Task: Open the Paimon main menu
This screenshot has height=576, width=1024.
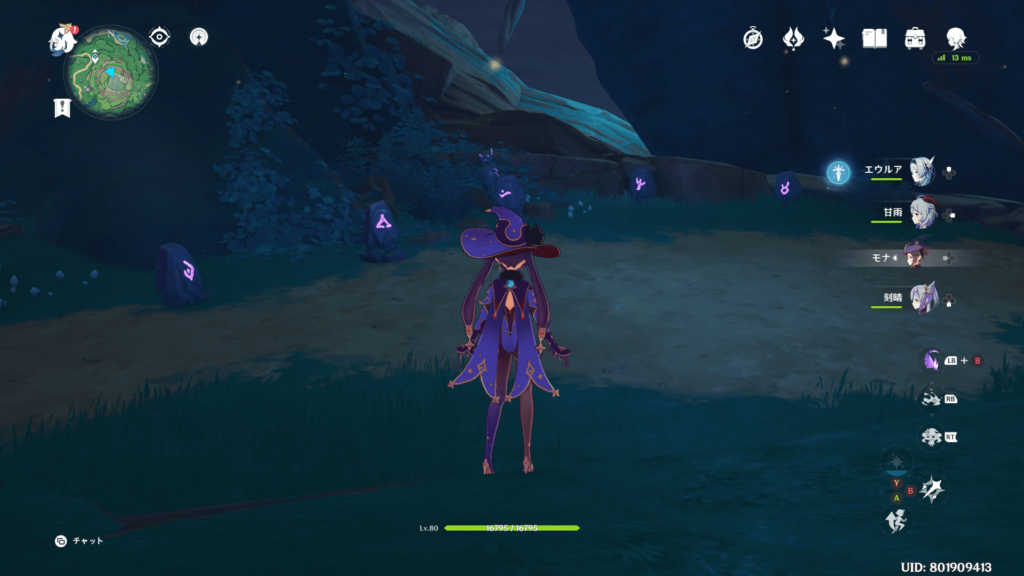Action: click(64, 40)
